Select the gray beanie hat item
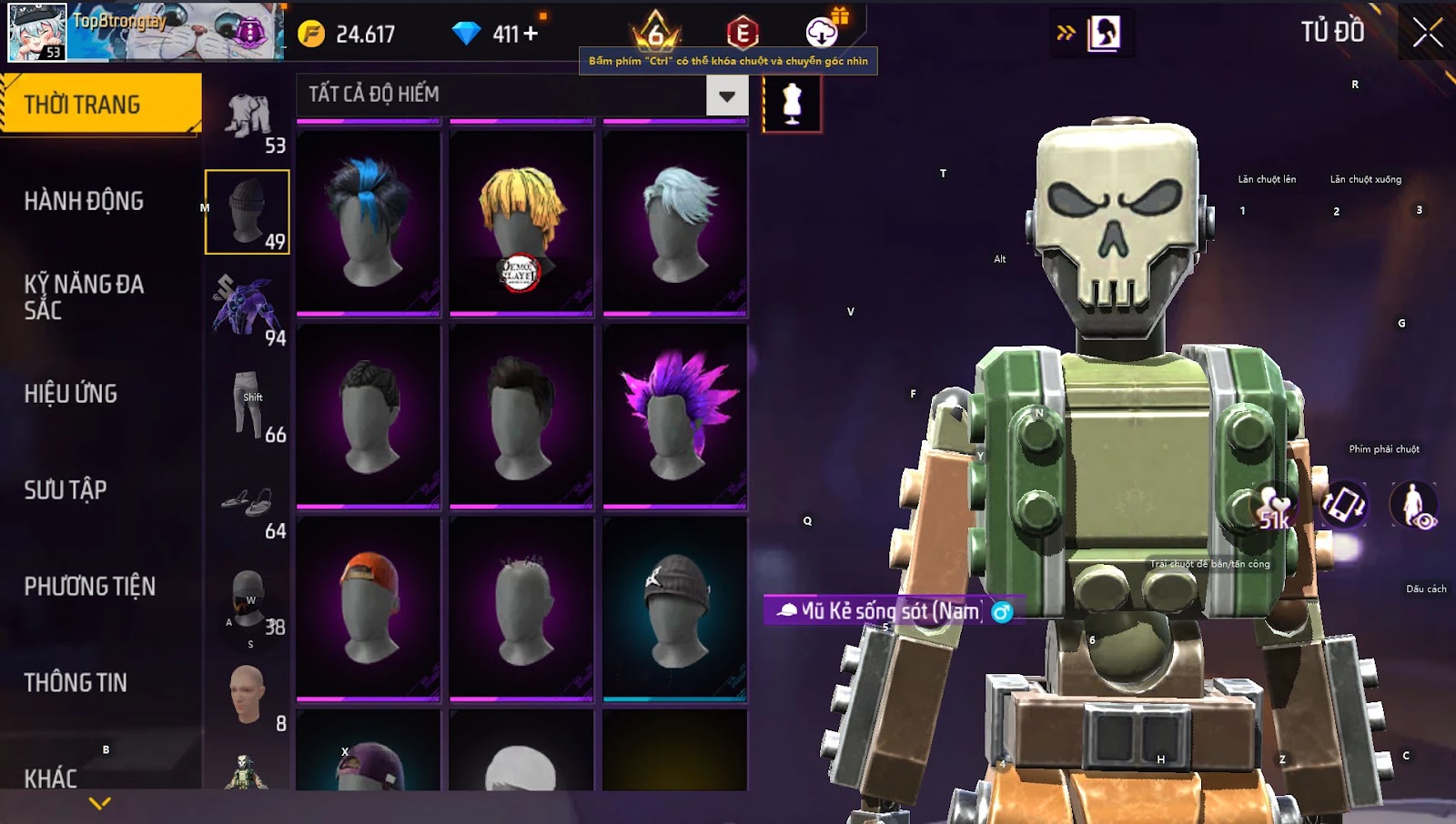The height and width of the screenshot is (824, 1456). (674, 608)
